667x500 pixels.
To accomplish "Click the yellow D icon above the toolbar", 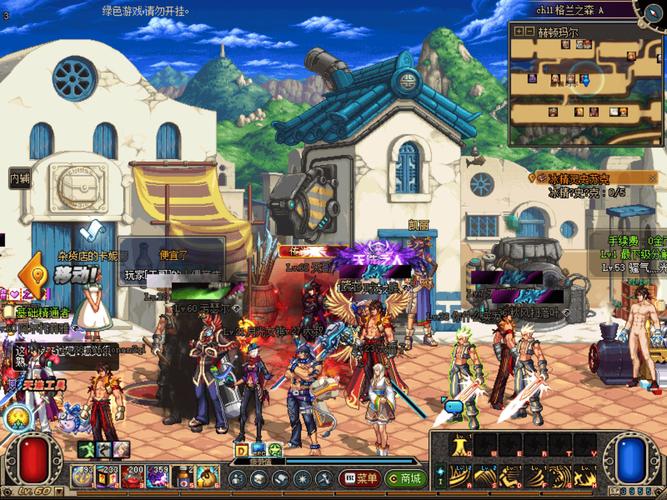I will point(241,450).
